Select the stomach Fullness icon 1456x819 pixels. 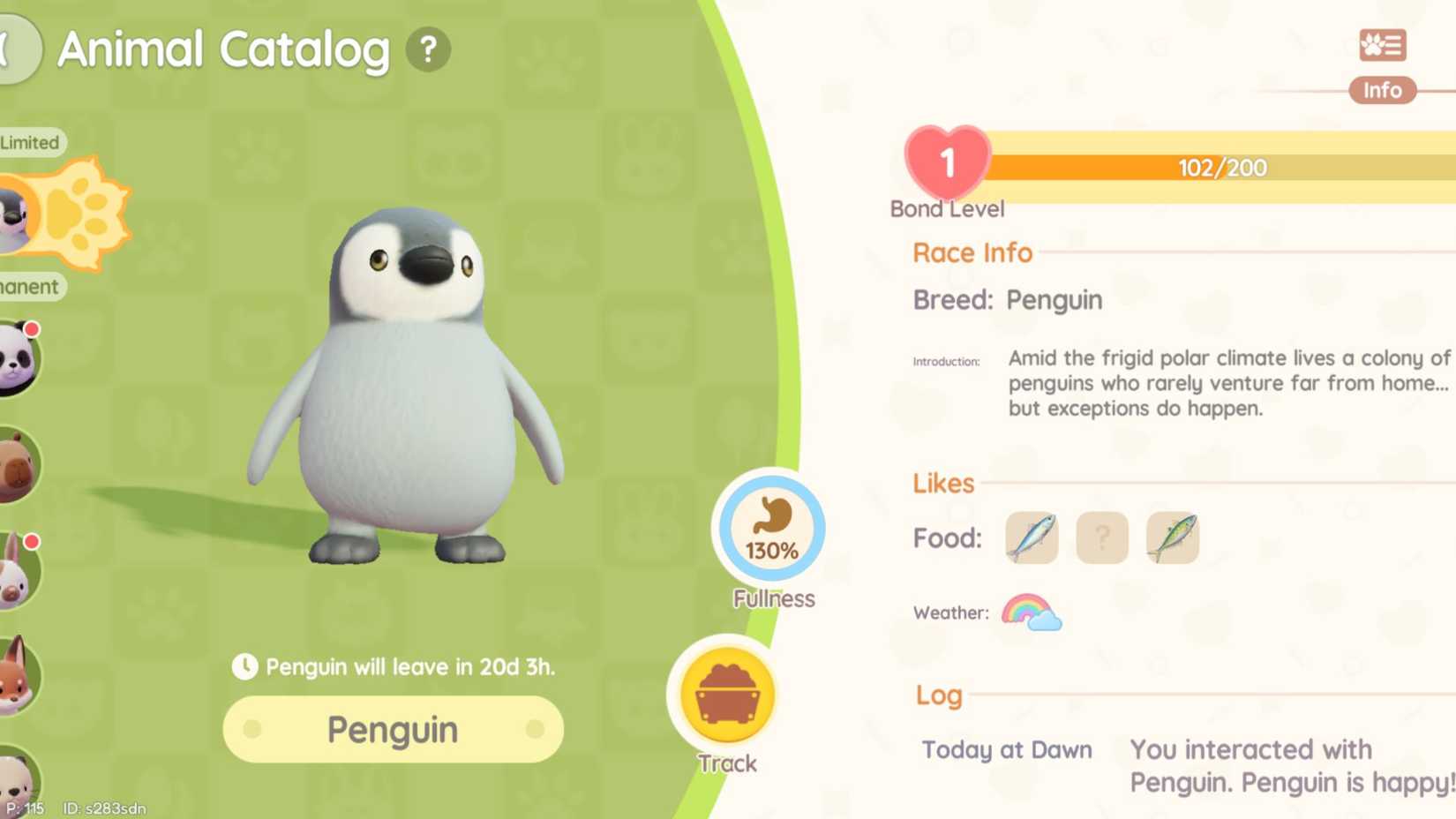[x=770, y=530]
